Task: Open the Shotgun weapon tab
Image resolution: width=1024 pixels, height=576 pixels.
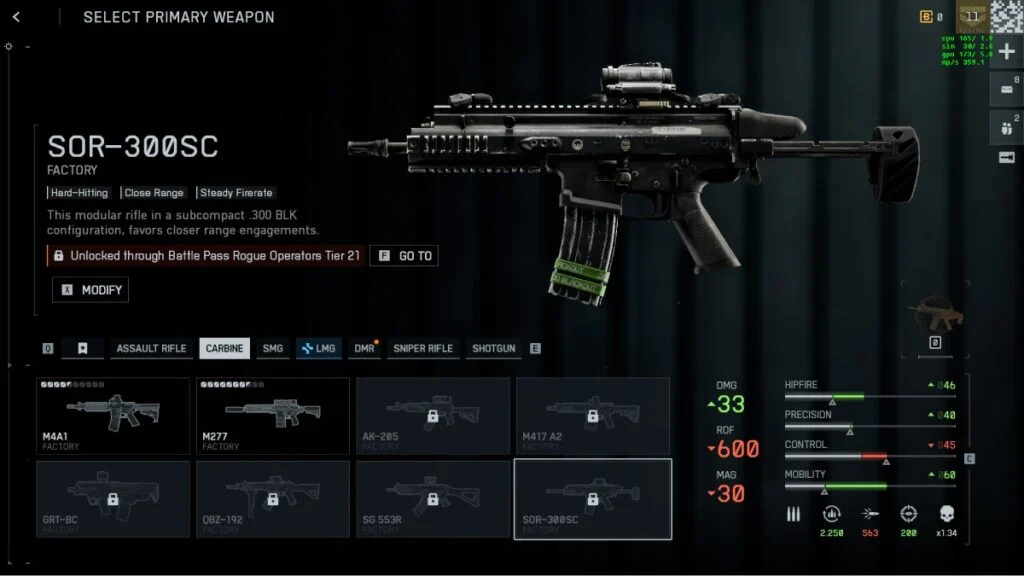Action: (x=494, y=348)
